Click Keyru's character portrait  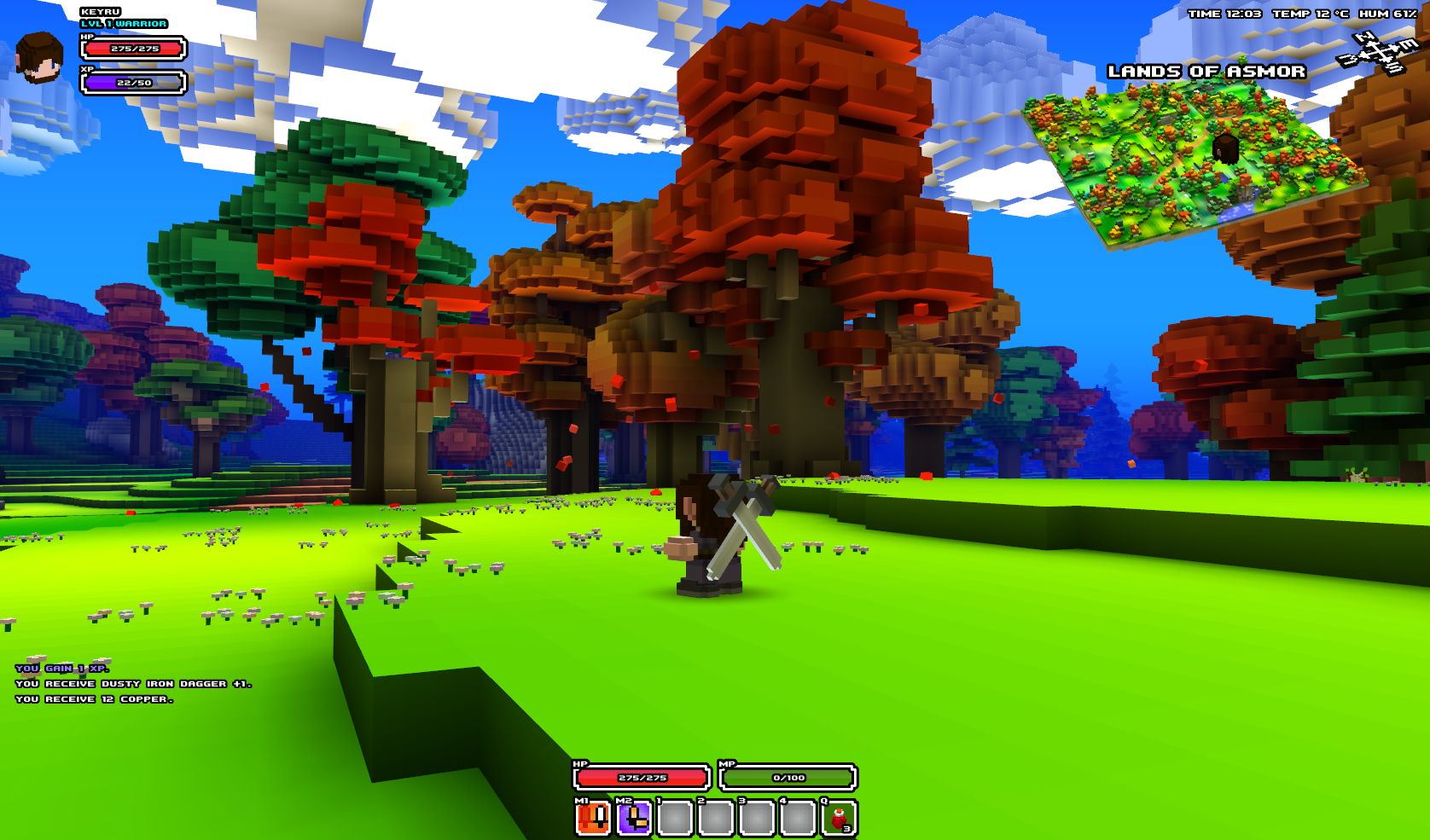coord(39,58)
